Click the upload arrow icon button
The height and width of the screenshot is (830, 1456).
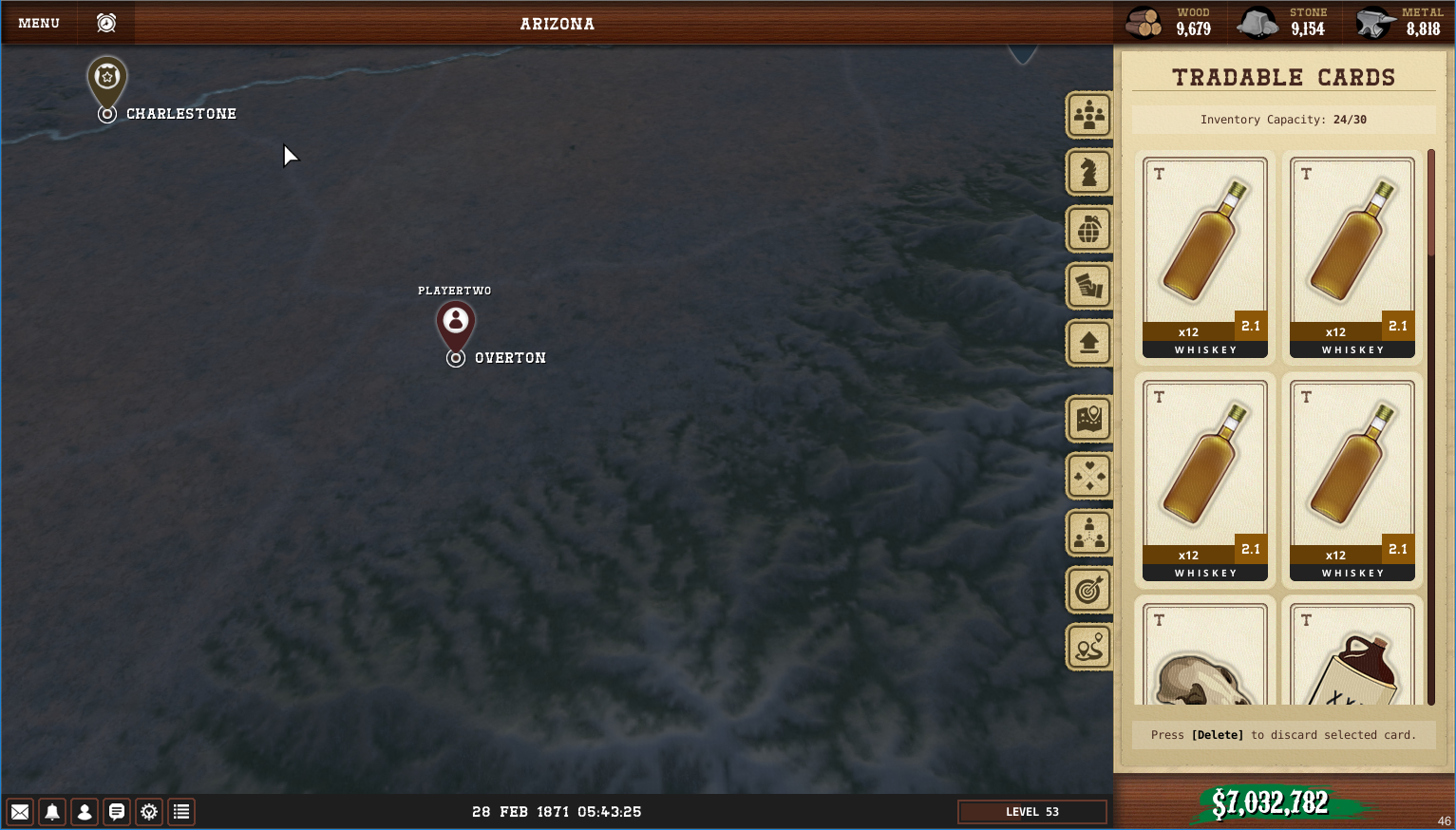[x=1088, y=343]
